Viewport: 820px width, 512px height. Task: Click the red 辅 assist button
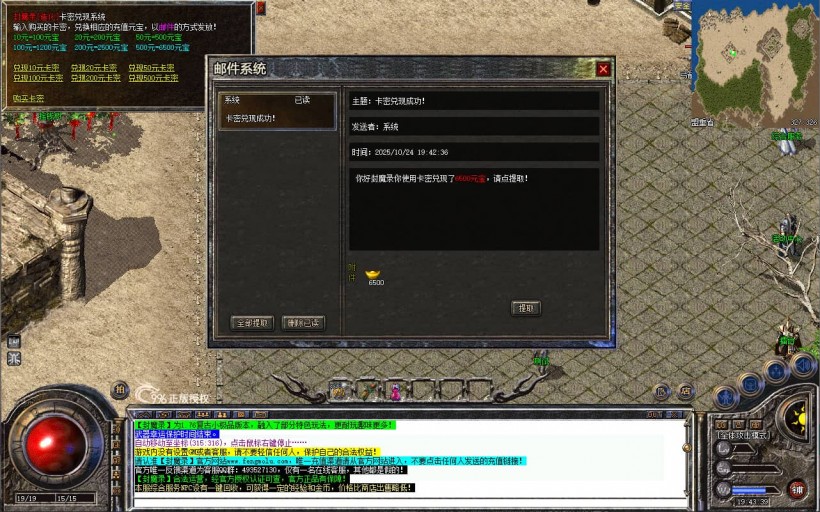pyautogui.click(x=797, y=489)
